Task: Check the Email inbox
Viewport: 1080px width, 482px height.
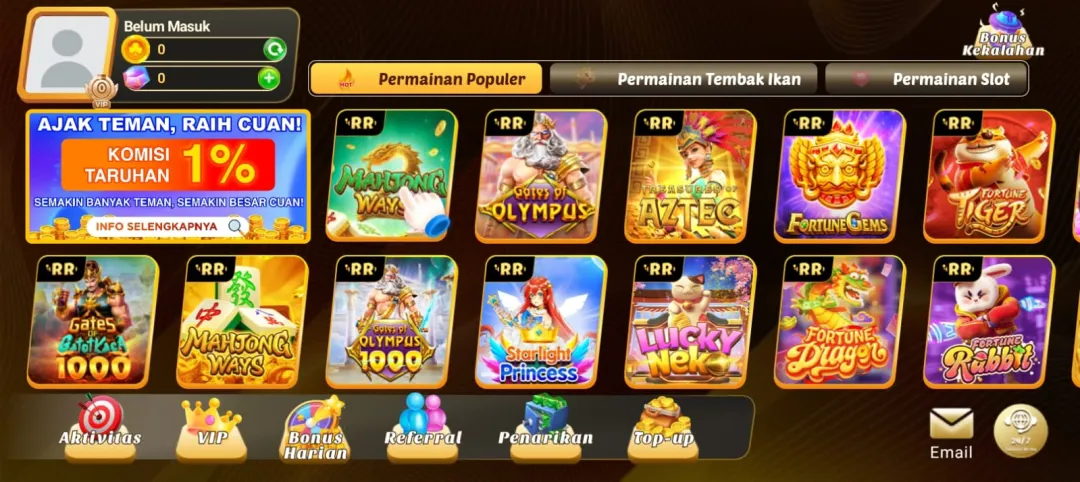Action: [x=951, y=434]
